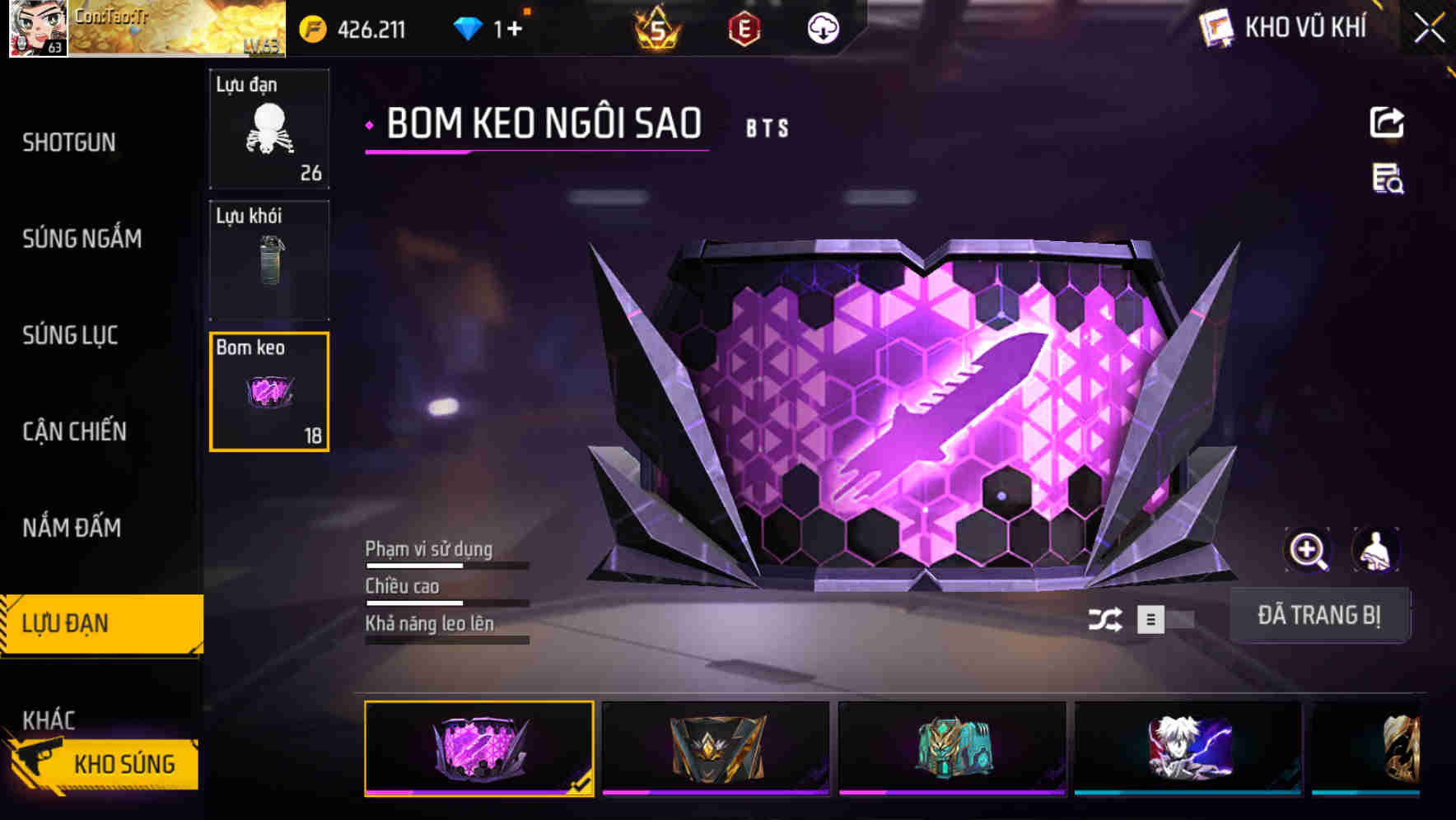This screenshot has height=820, width=1456.
Task: Open the share icon for Bom Keo Ngôi Sao
Action: pyautogui.click(x=1388, y=122)
